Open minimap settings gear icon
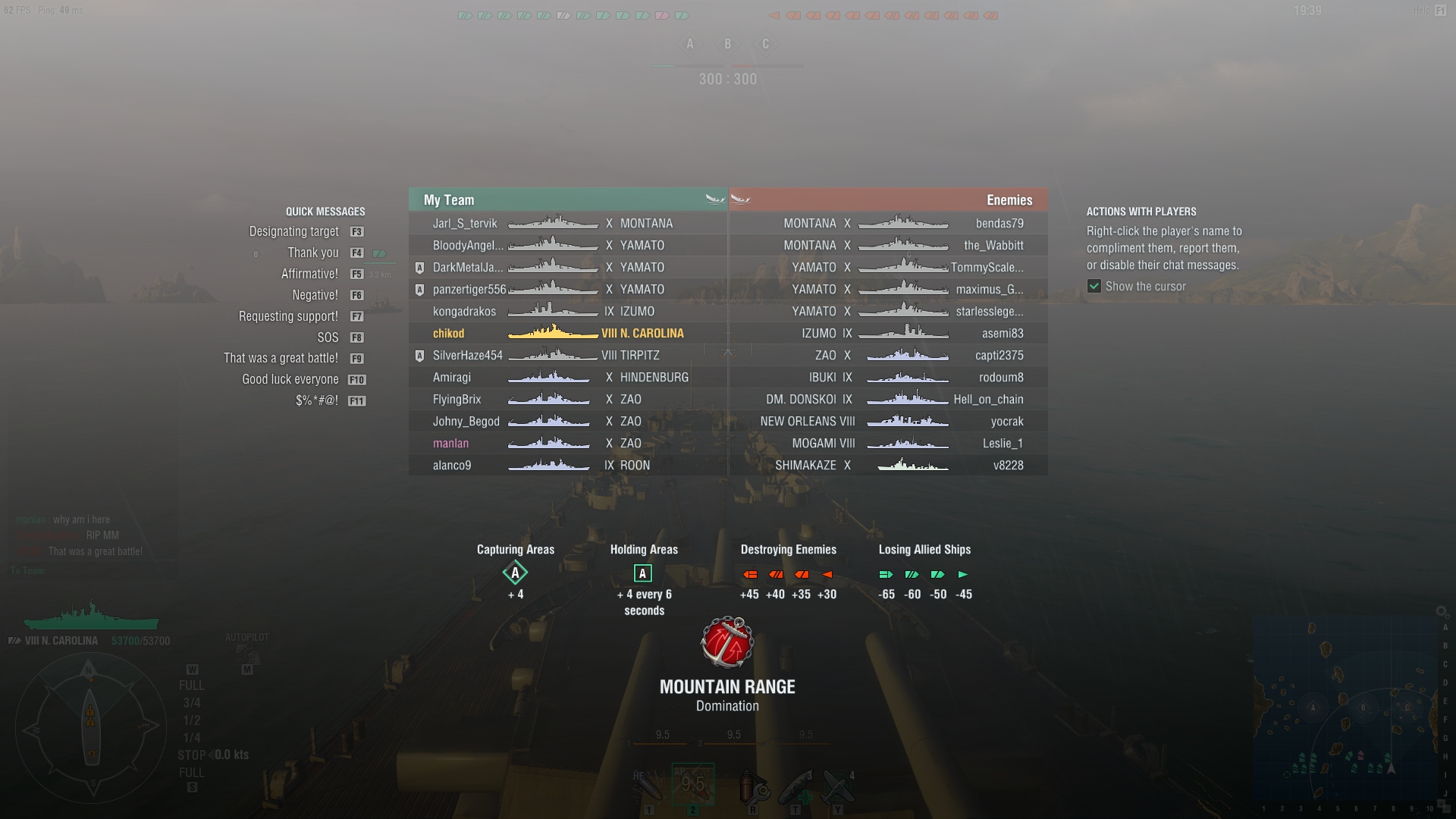The width and height of the screenshot is (1456, 819). [1441, 611]
